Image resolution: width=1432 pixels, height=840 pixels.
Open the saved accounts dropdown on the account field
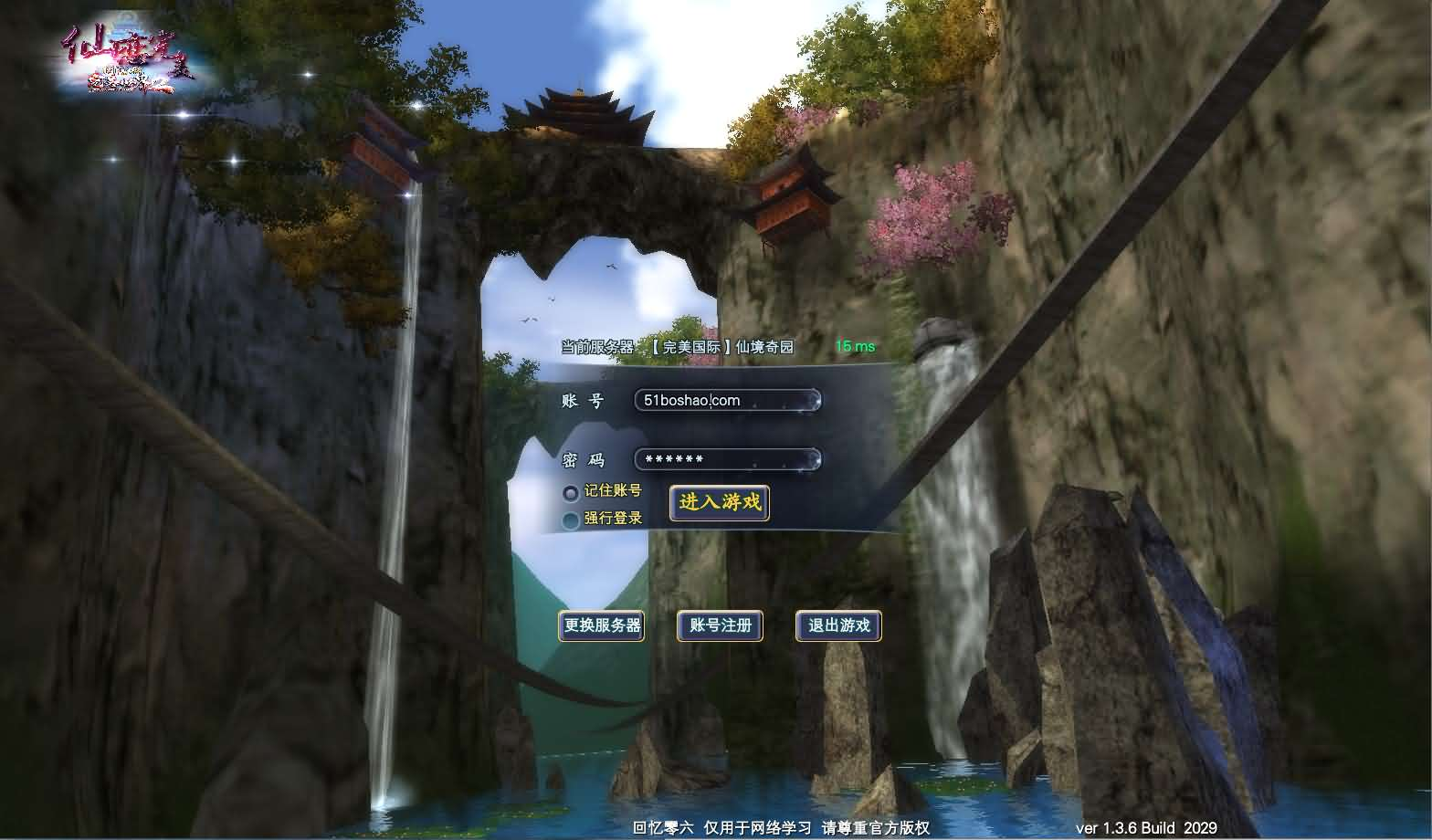tap(811, 400)
